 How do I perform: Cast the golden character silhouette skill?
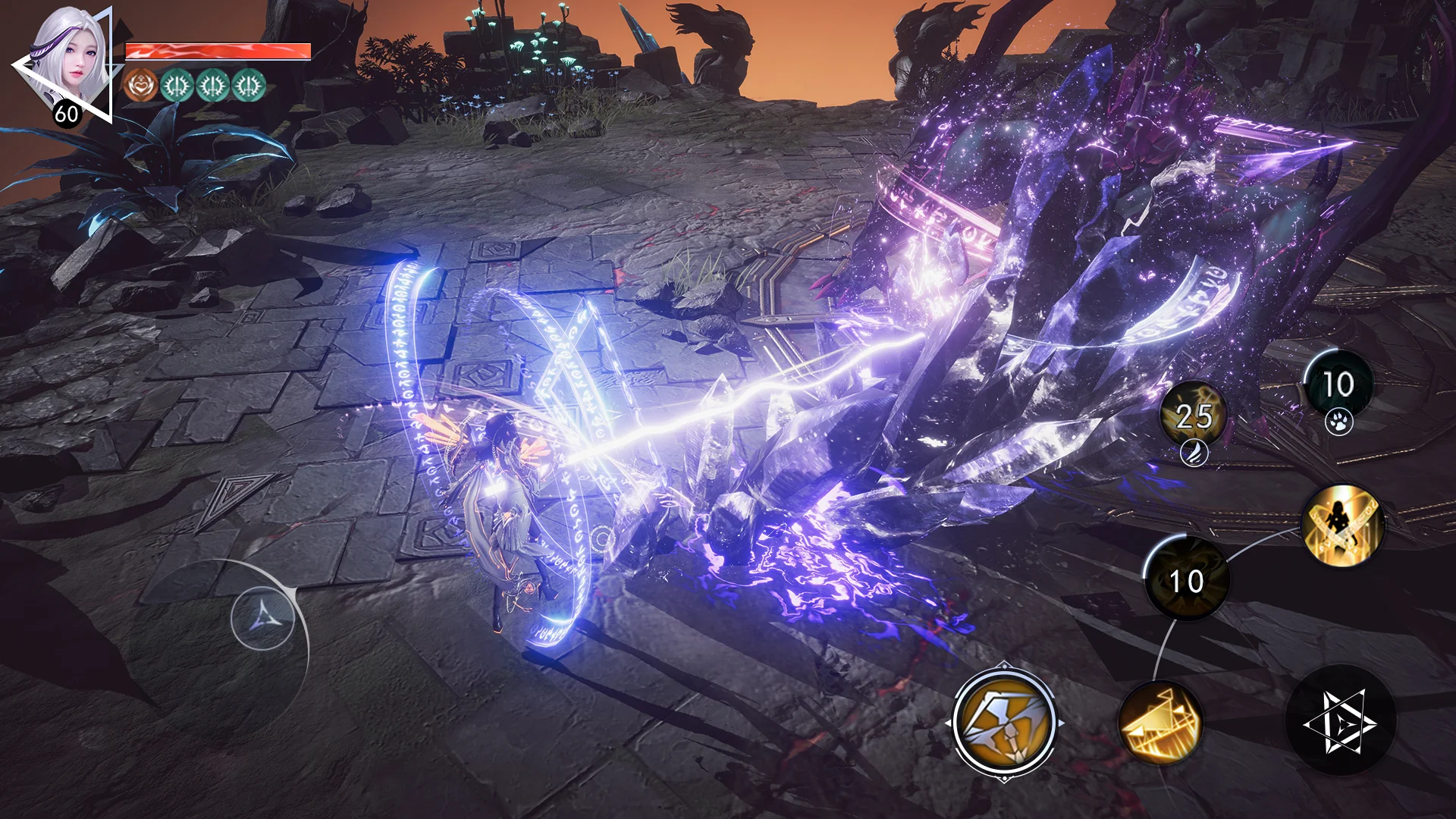[x=1343, y=525]
